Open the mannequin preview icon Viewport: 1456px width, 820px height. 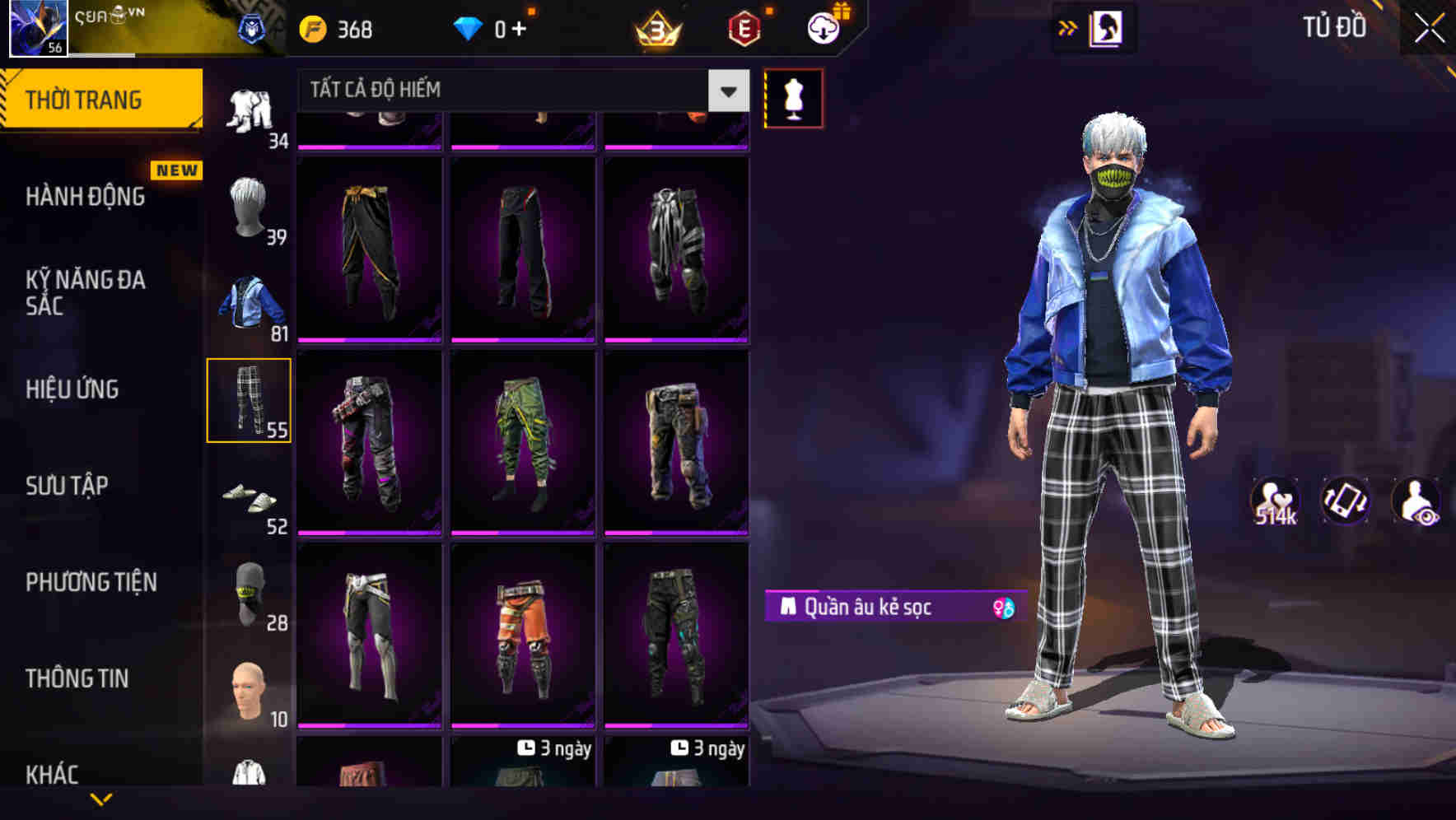tap(793, 97)
